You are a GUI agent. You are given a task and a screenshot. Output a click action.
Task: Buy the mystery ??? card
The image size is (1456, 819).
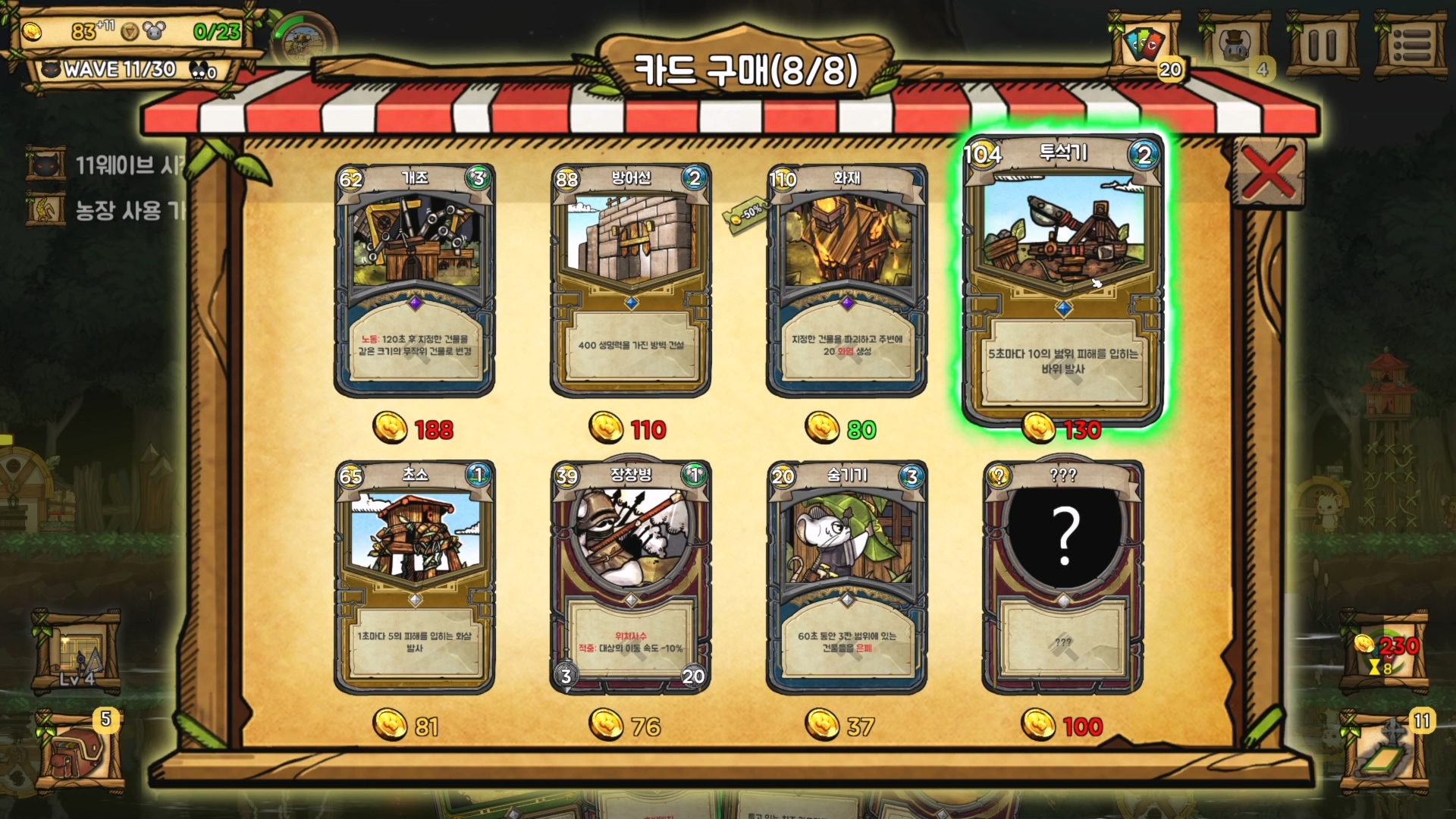point(1062,576)
